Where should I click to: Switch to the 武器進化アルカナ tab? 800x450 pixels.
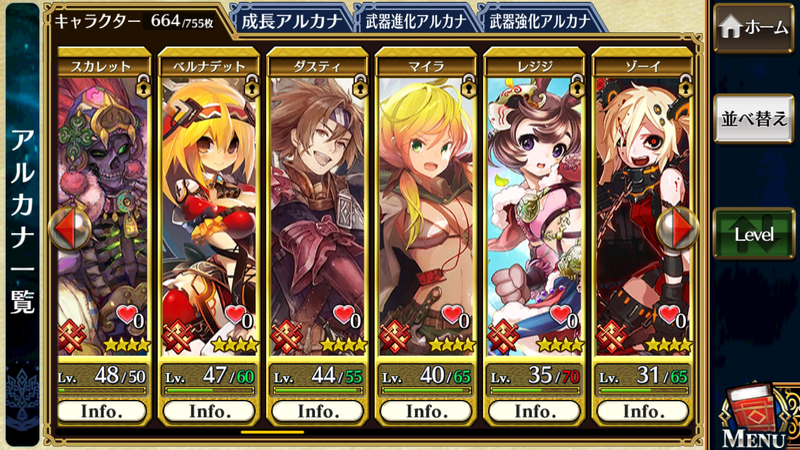[x=412, y=20]
